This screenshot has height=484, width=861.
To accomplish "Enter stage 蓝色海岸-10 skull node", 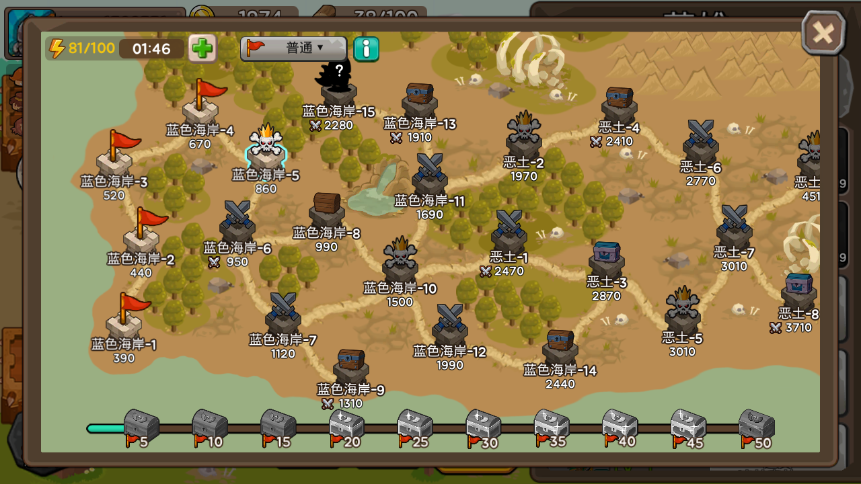I will pos(400,261).
